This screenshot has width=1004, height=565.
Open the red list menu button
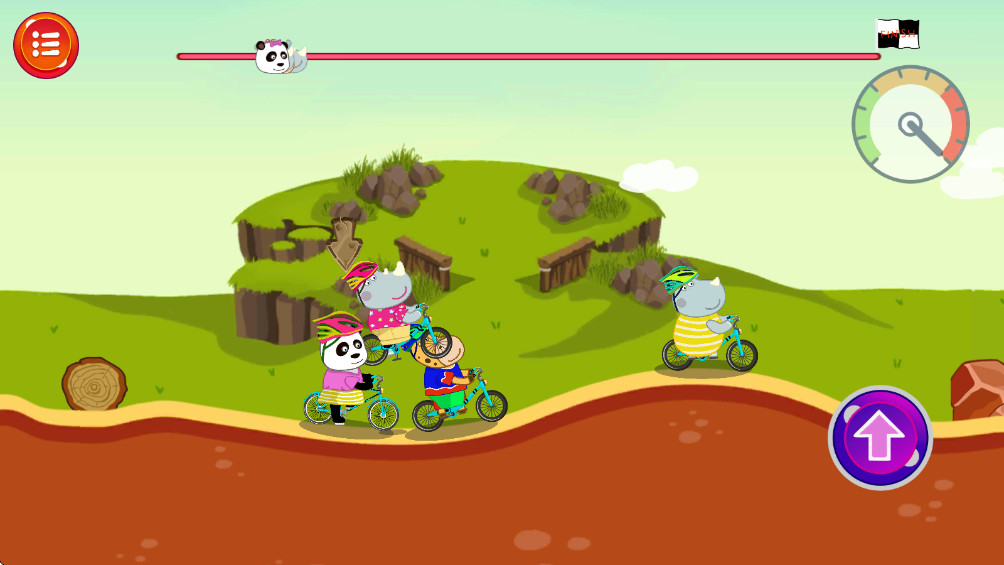(x=46, y=45)
